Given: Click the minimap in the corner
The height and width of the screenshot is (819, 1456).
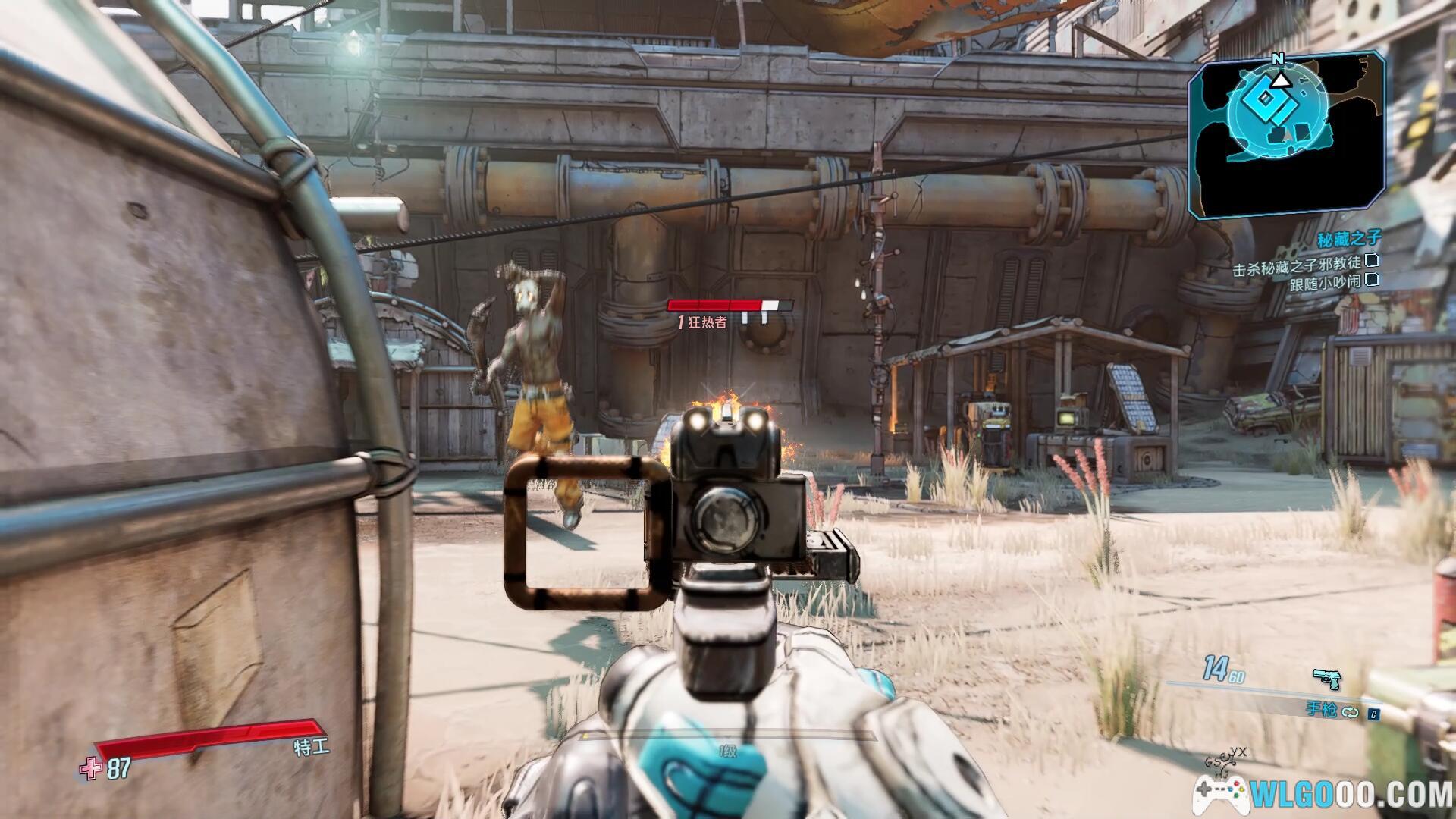Looking at the screenshot, I should click(x=1288, y=136).
